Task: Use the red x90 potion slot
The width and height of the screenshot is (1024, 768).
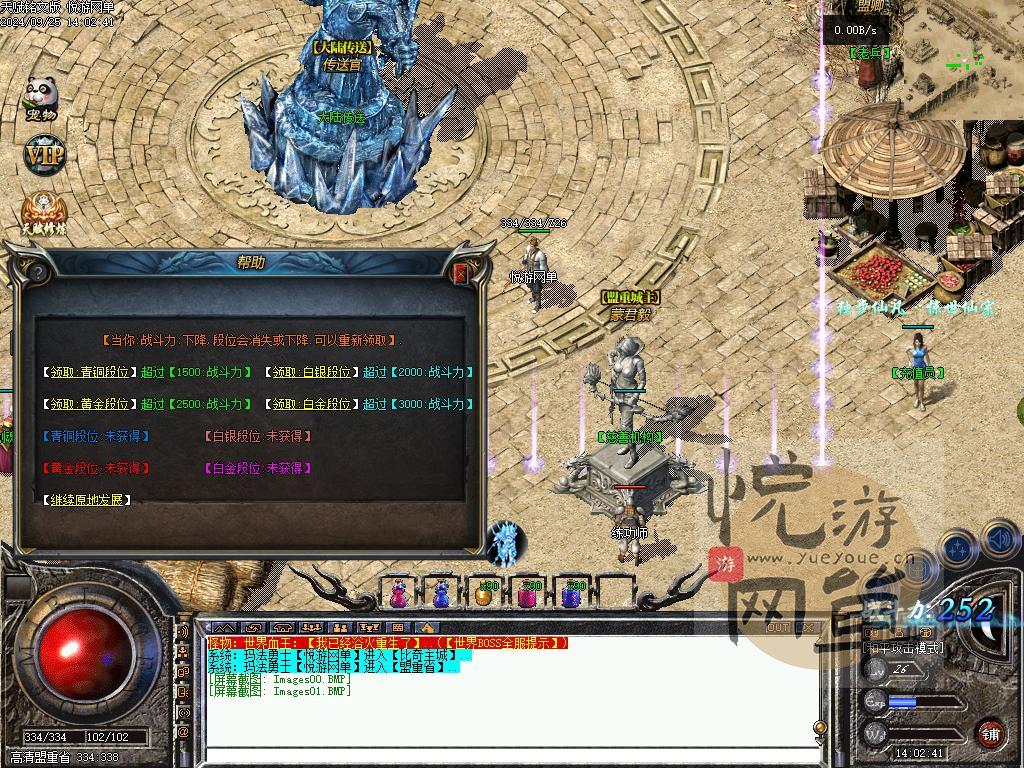Action: click(527, 594)
